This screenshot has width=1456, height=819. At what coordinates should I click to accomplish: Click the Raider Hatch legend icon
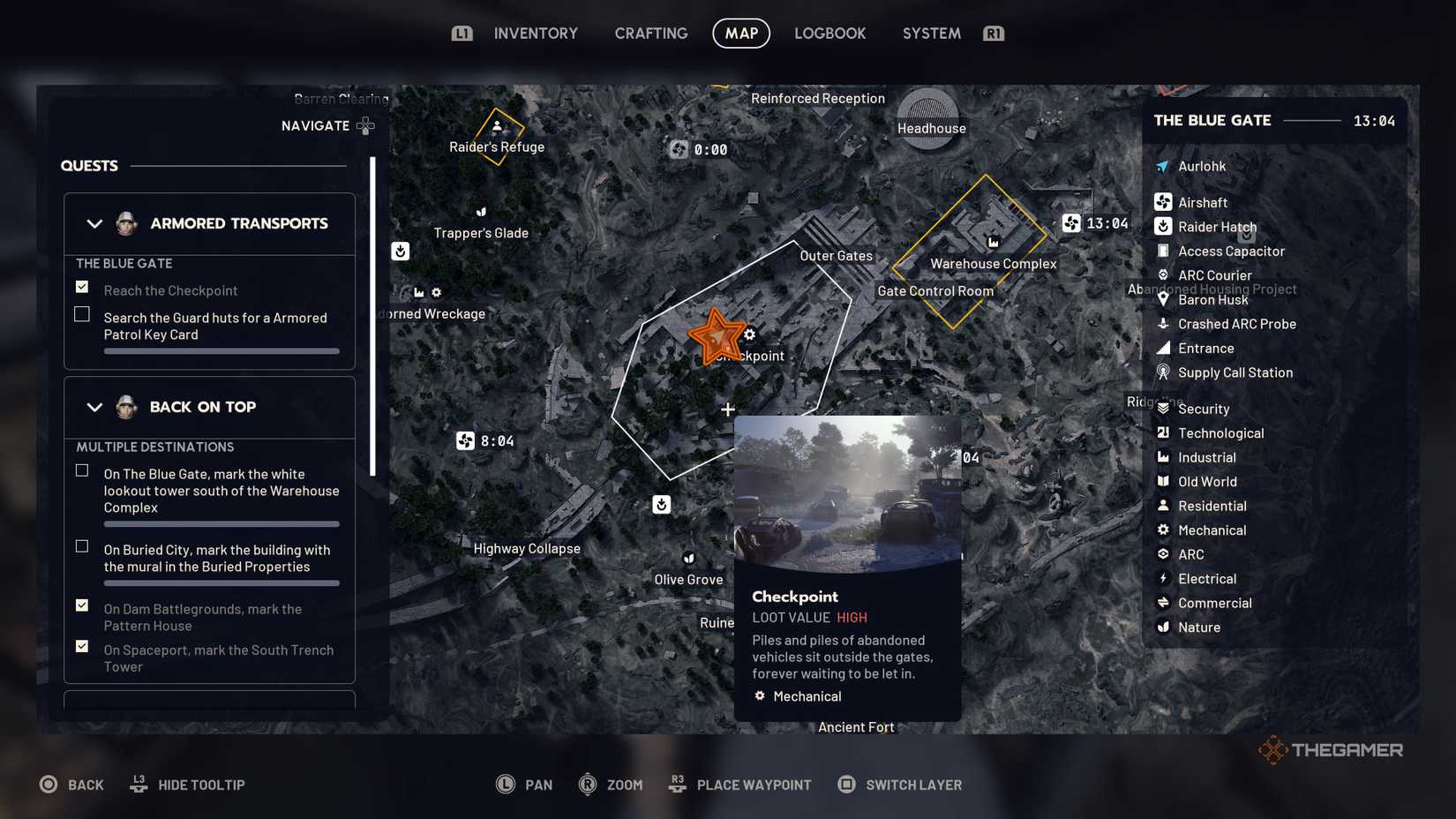click(1163, 227)
